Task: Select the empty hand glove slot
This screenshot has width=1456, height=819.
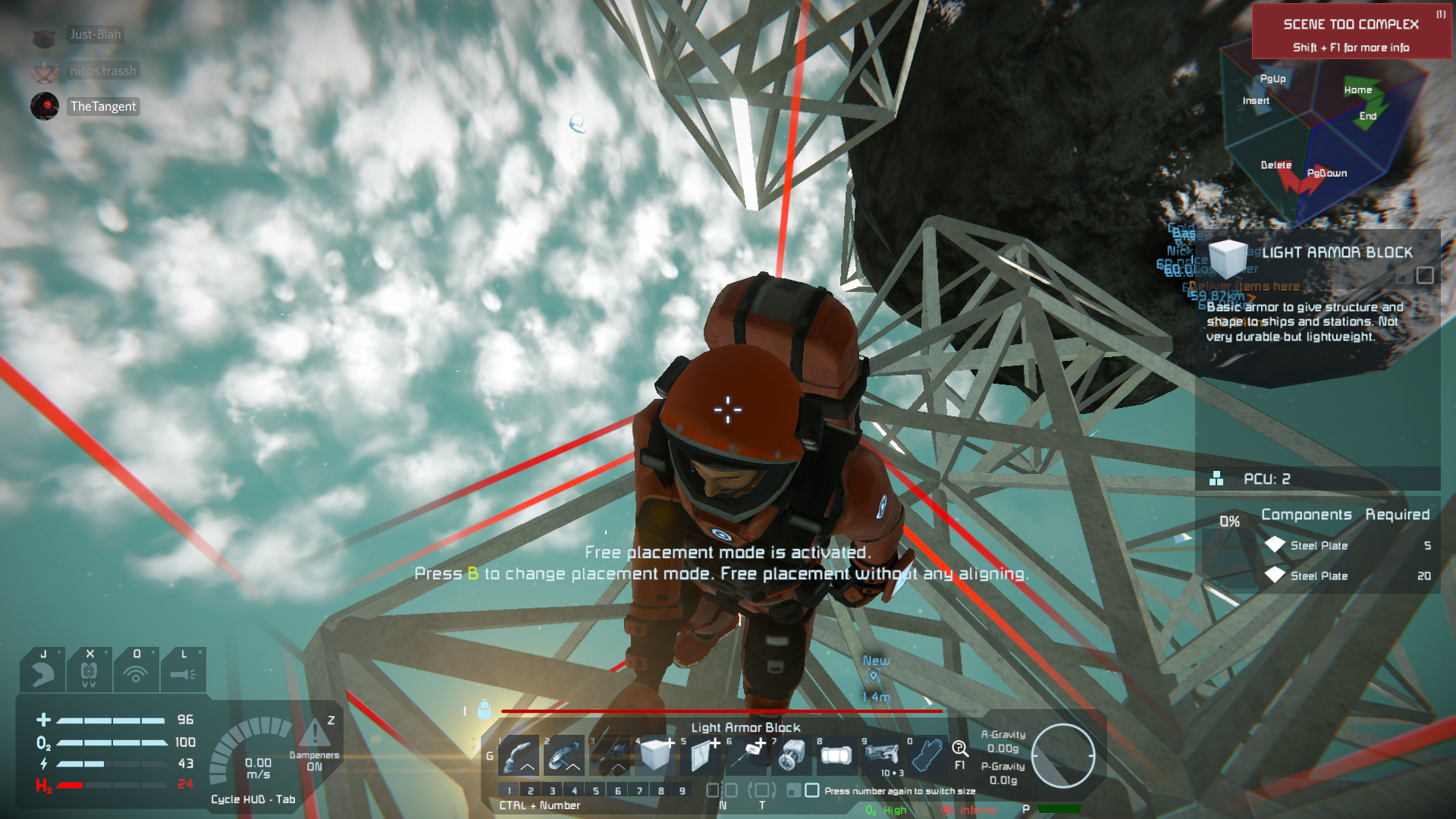Action: [x=927, y=755]
